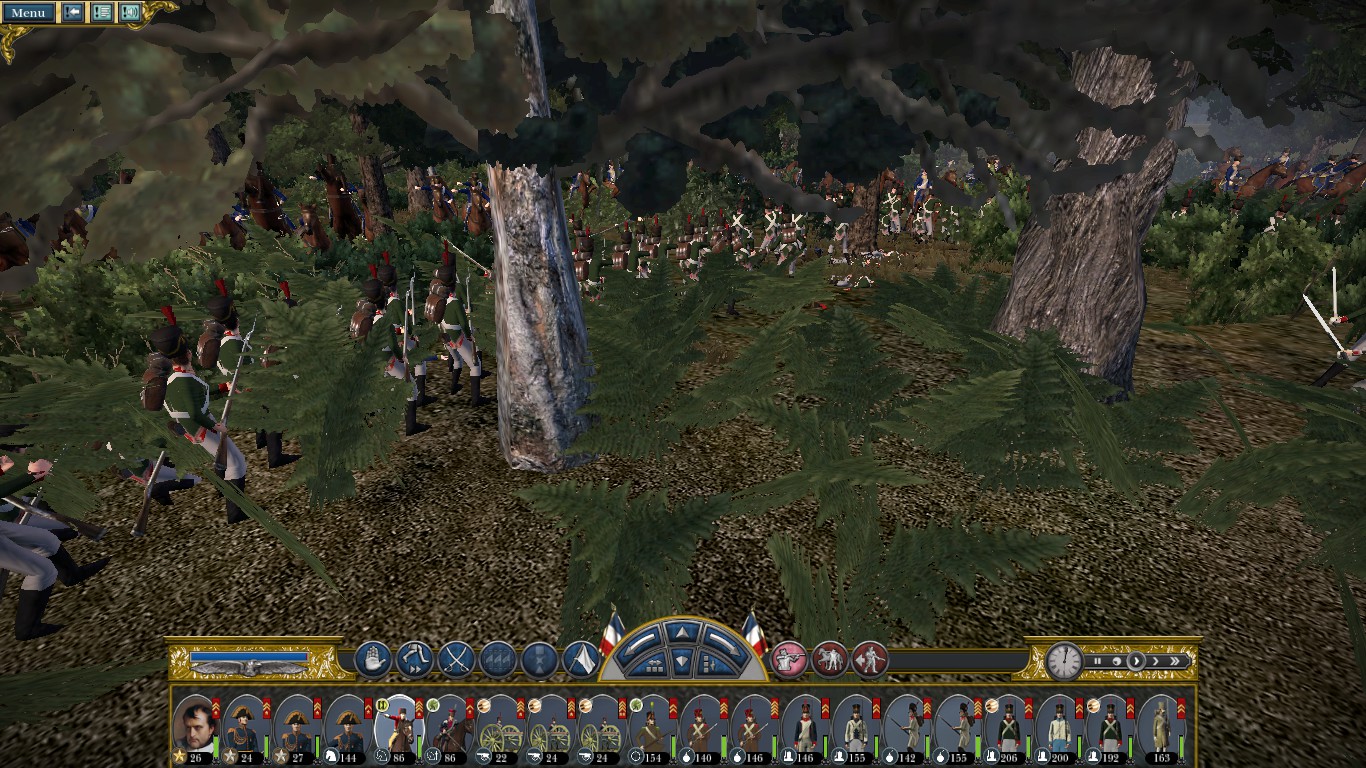1366x768 pixels.
Task: Click the red soldier with arrow button
Action: coord(869,660)
